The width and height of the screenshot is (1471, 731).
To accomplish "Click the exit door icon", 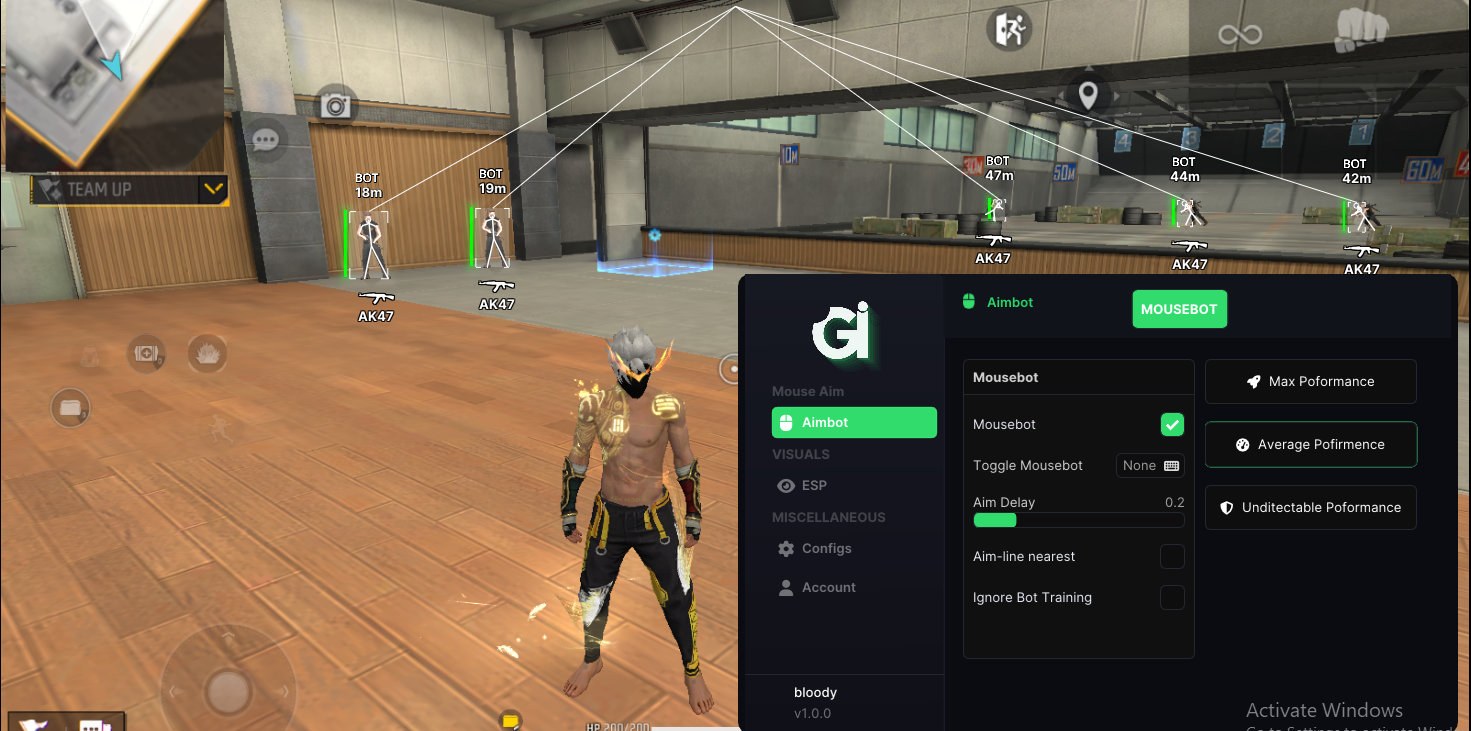I will tap(1008, 30).
